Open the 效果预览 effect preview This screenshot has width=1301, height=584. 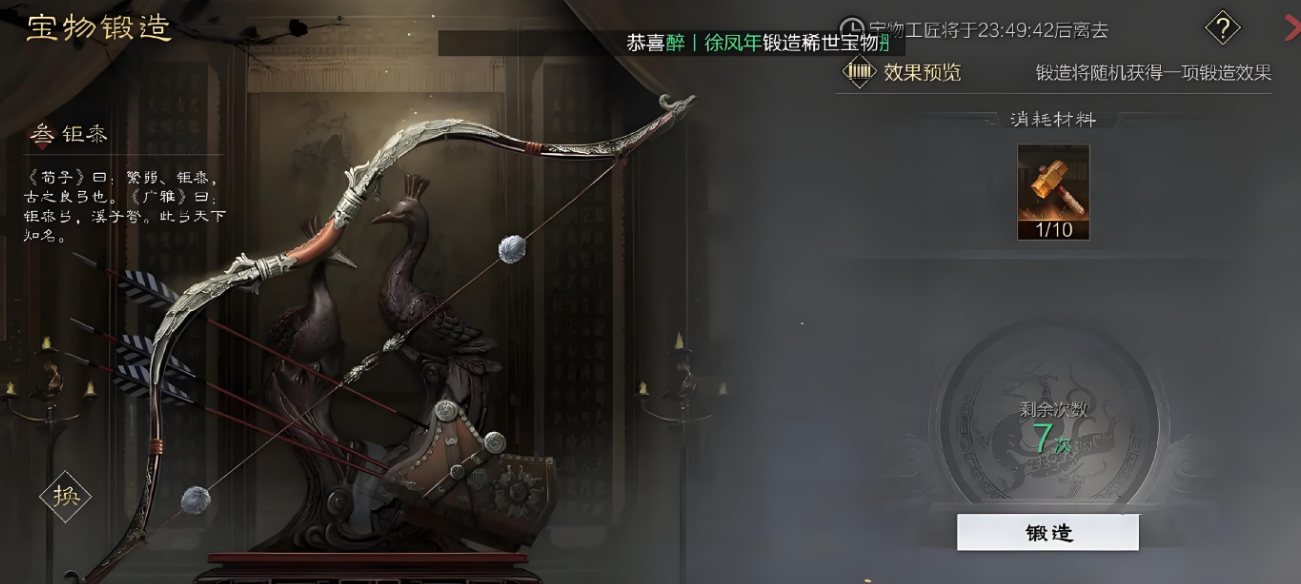903,72
